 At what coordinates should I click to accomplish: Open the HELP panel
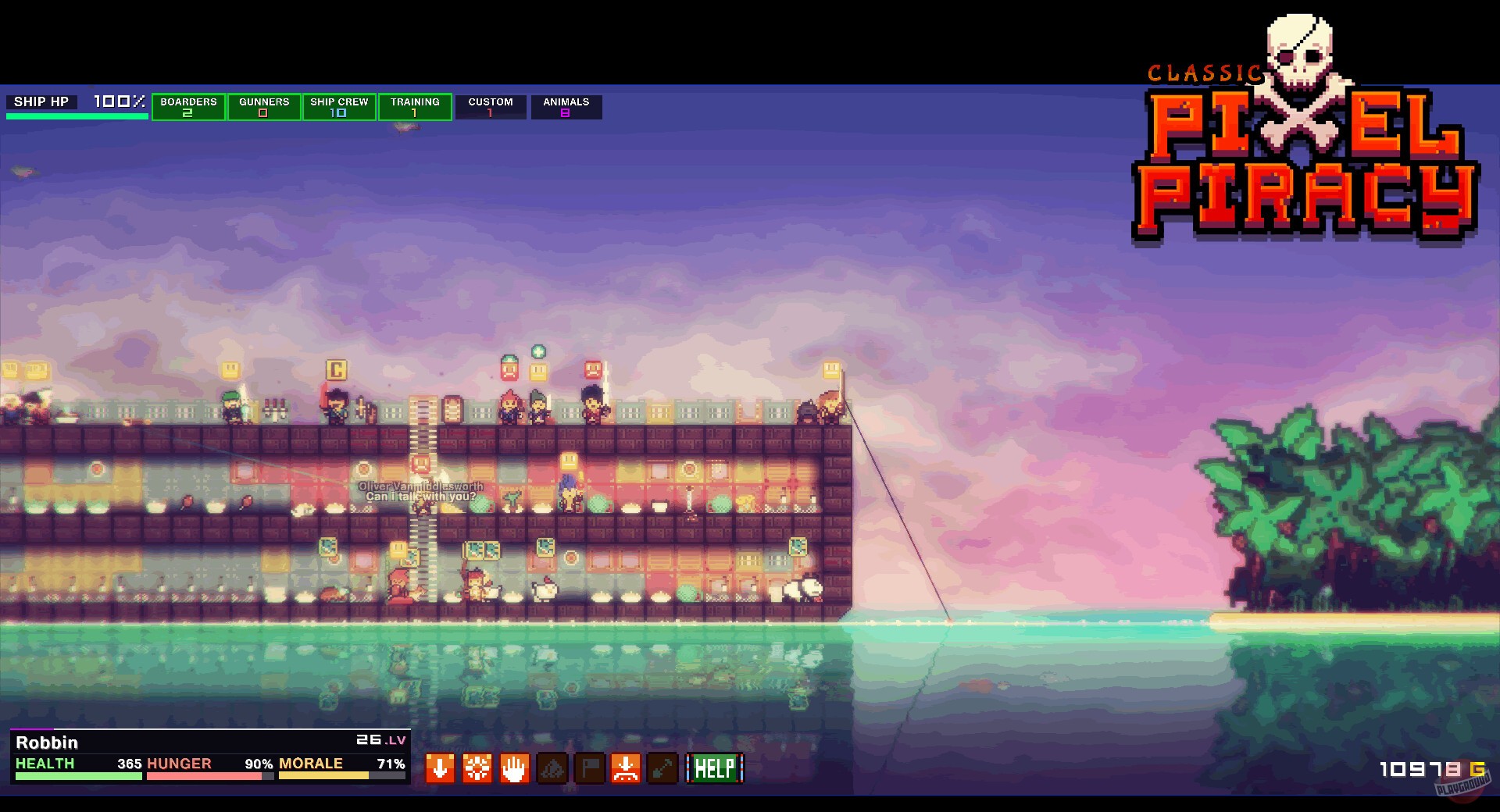click(x=713, y=769)
